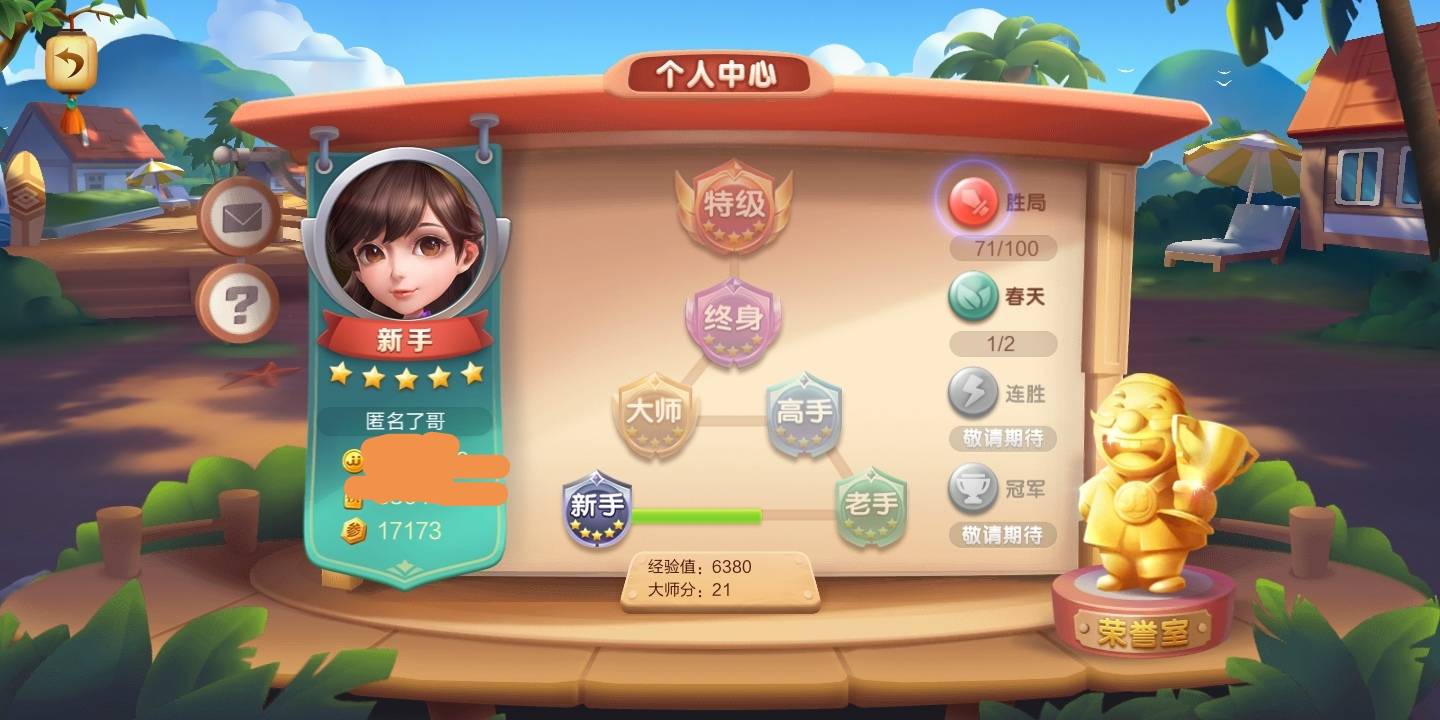Image resolution: width=1440 pixels, height=720 pixels.
Task: Expand the 胜局 71/100 progress entry
Action: click(1002, 248)
